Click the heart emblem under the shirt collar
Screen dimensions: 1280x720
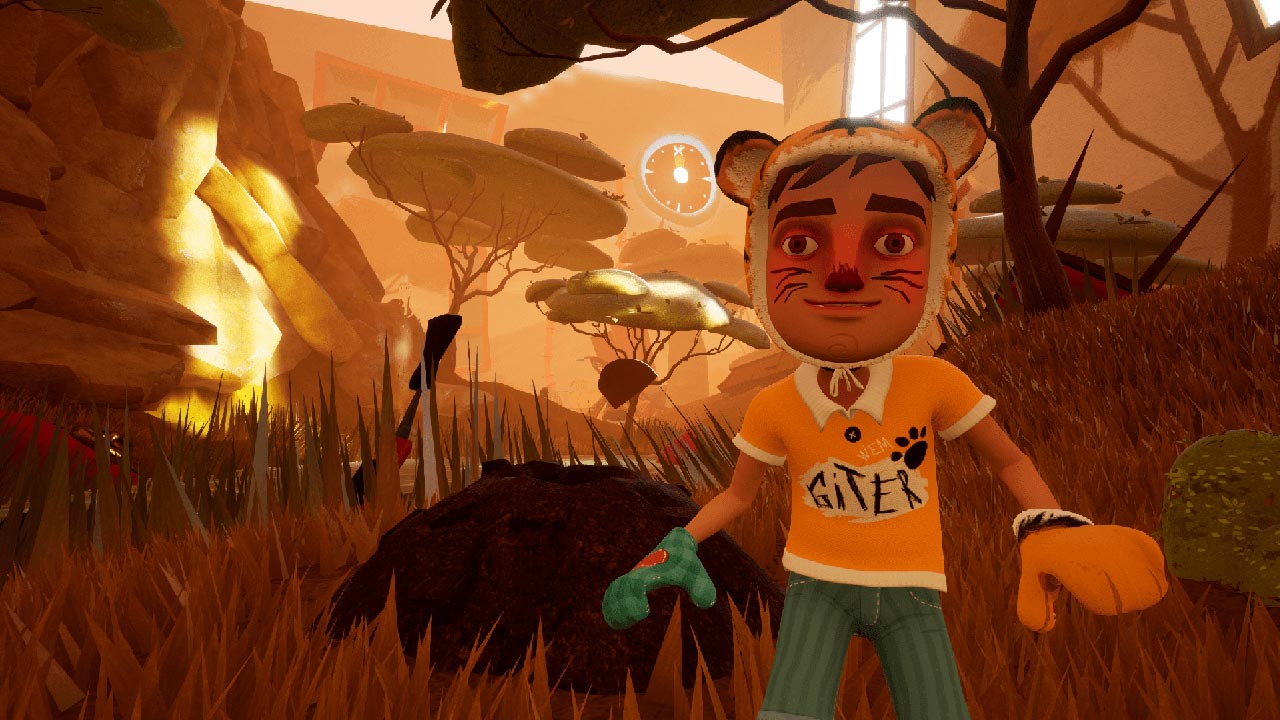(843, 390)
